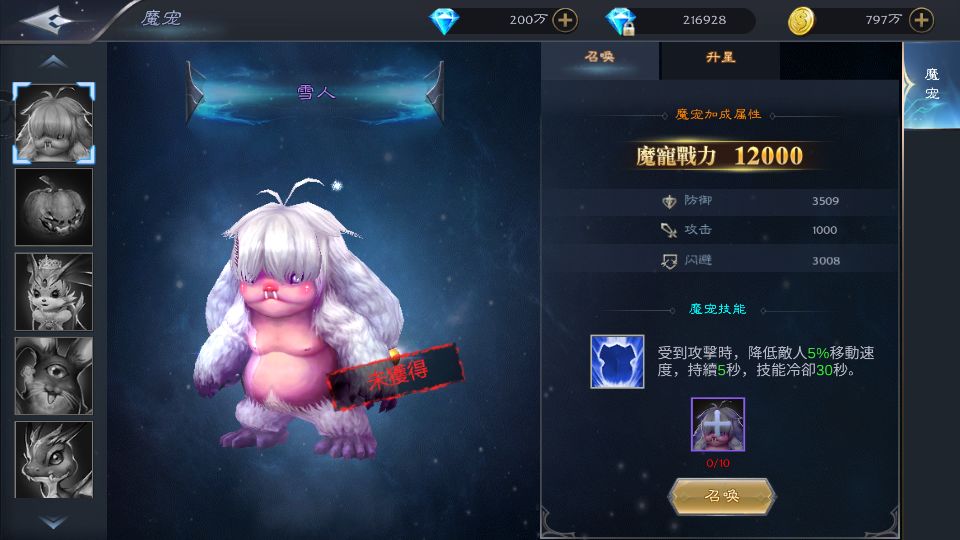Click the blue pet skill icon
The height and width of the screenshot is (540, 960).
[616, 361]
